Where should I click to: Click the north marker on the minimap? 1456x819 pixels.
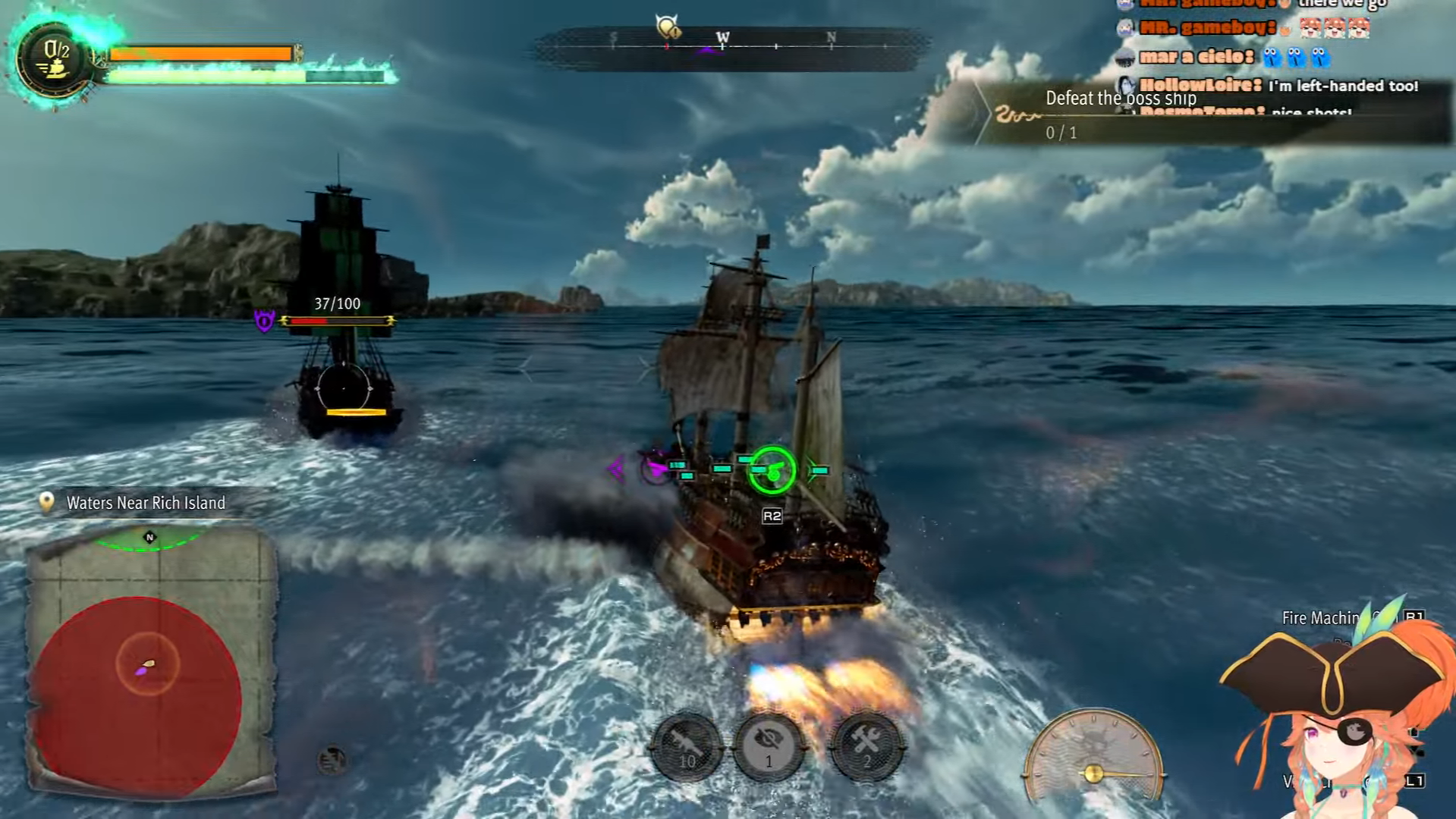[x=149, y=538]
